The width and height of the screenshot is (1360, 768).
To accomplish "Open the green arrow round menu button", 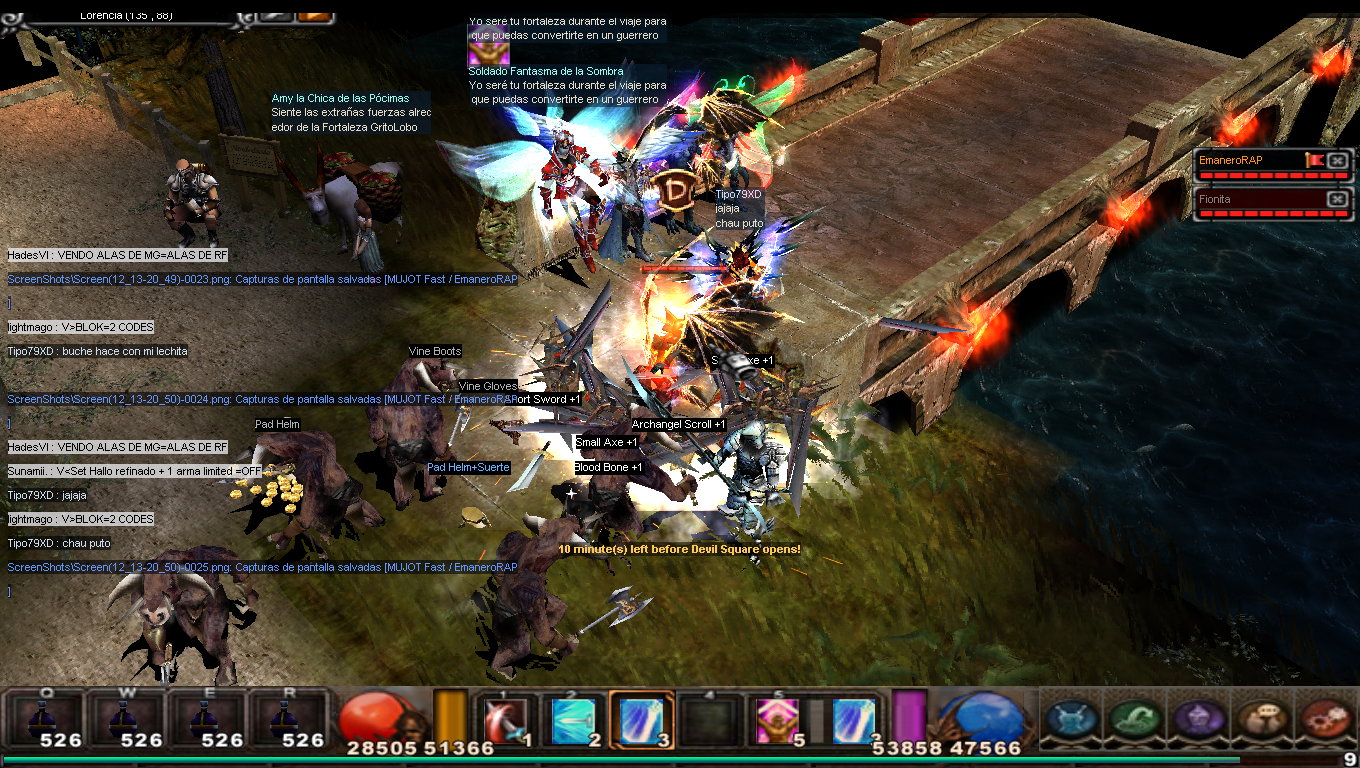I will tap(1133, 720).
